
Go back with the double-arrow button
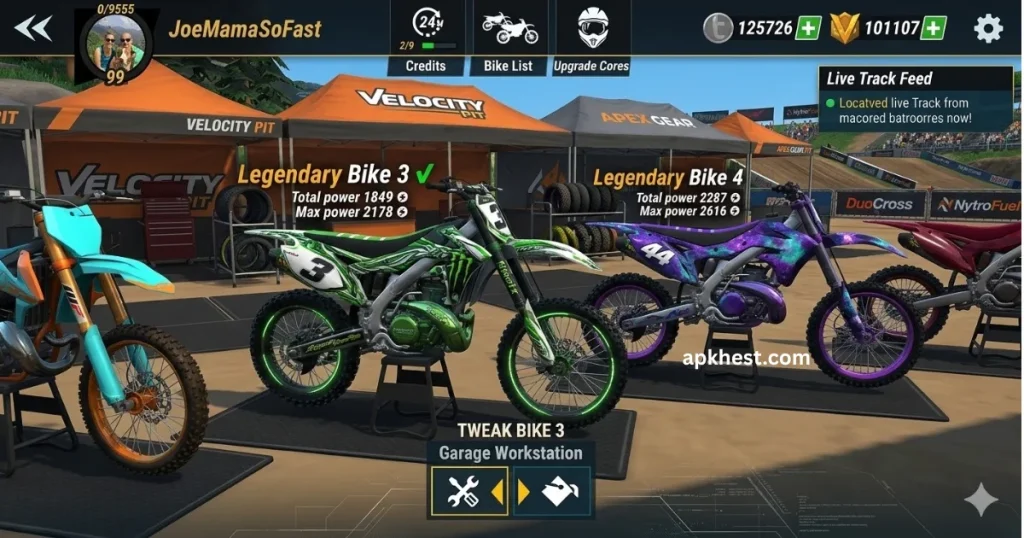33,28
